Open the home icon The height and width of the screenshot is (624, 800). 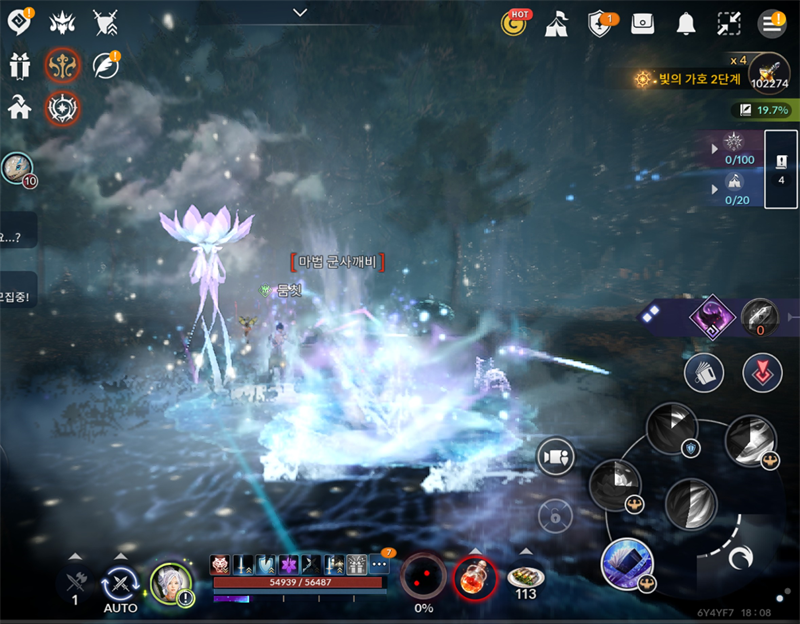click(x=19, y=107)
